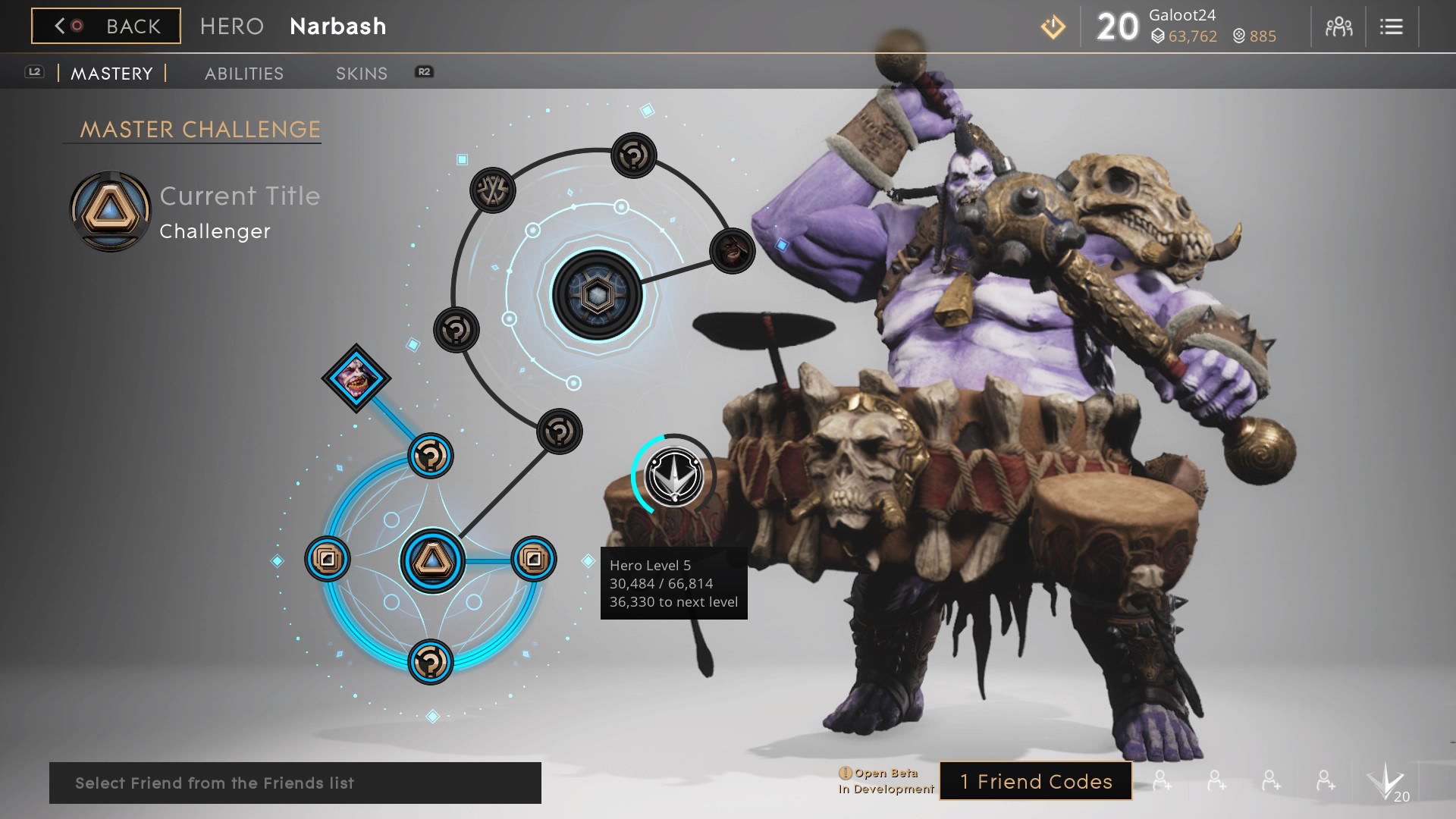Click the Select Friend from Friends list field

click(295, 783)
